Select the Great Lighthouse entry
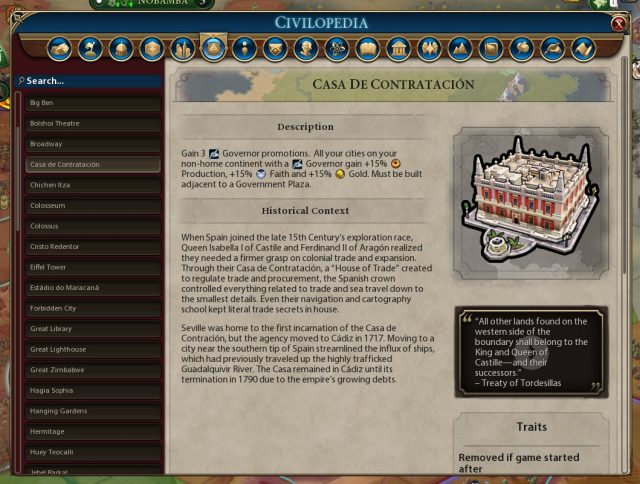The image size is (640, 484). click(x=92, y=349)
